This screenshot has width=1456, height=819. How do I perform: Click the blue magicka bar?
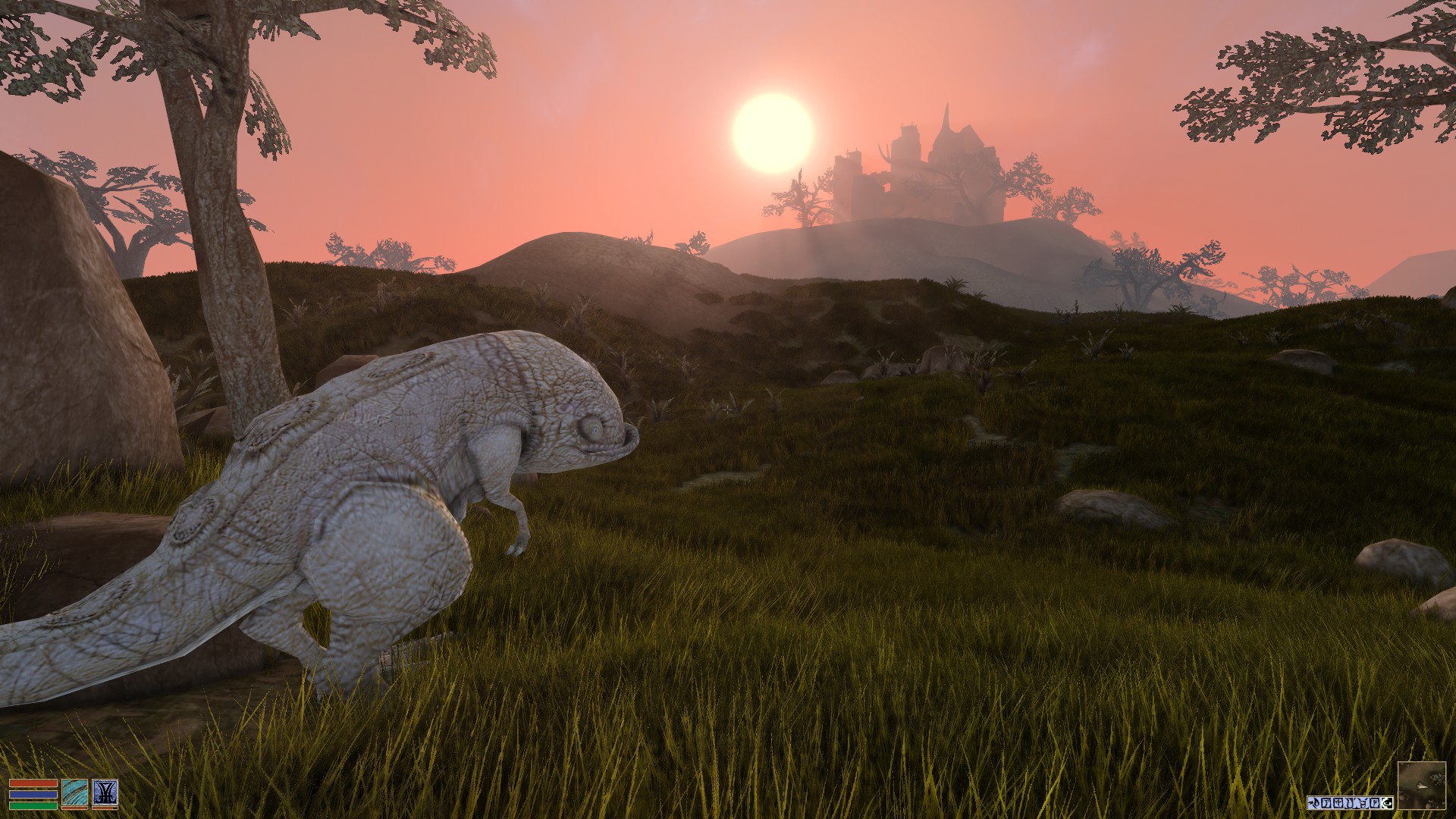click(x=34, y=793)
